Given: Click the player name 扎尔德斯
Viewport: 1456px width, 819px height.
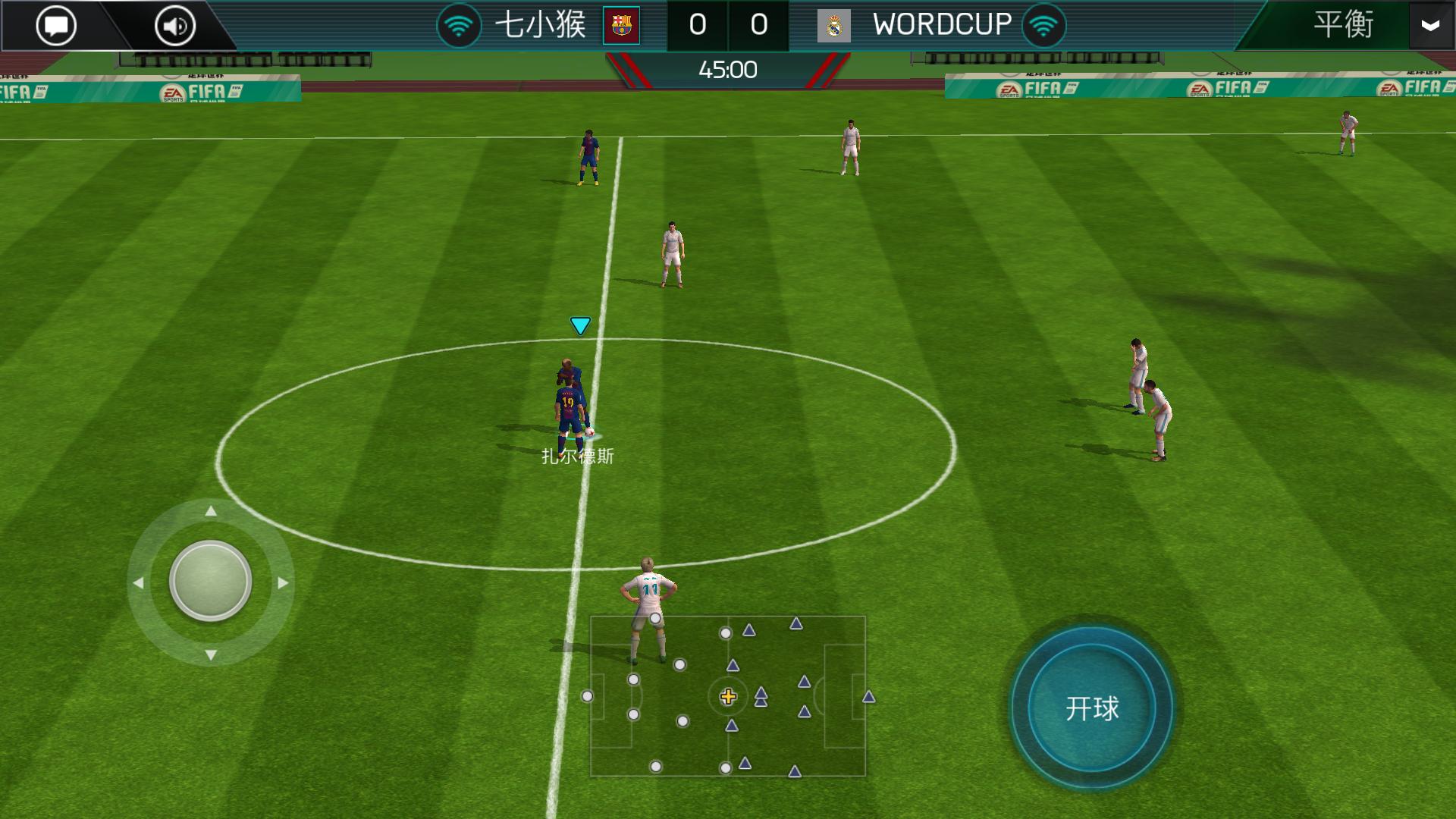Looking at the screenshot, I should pos(578,455).
